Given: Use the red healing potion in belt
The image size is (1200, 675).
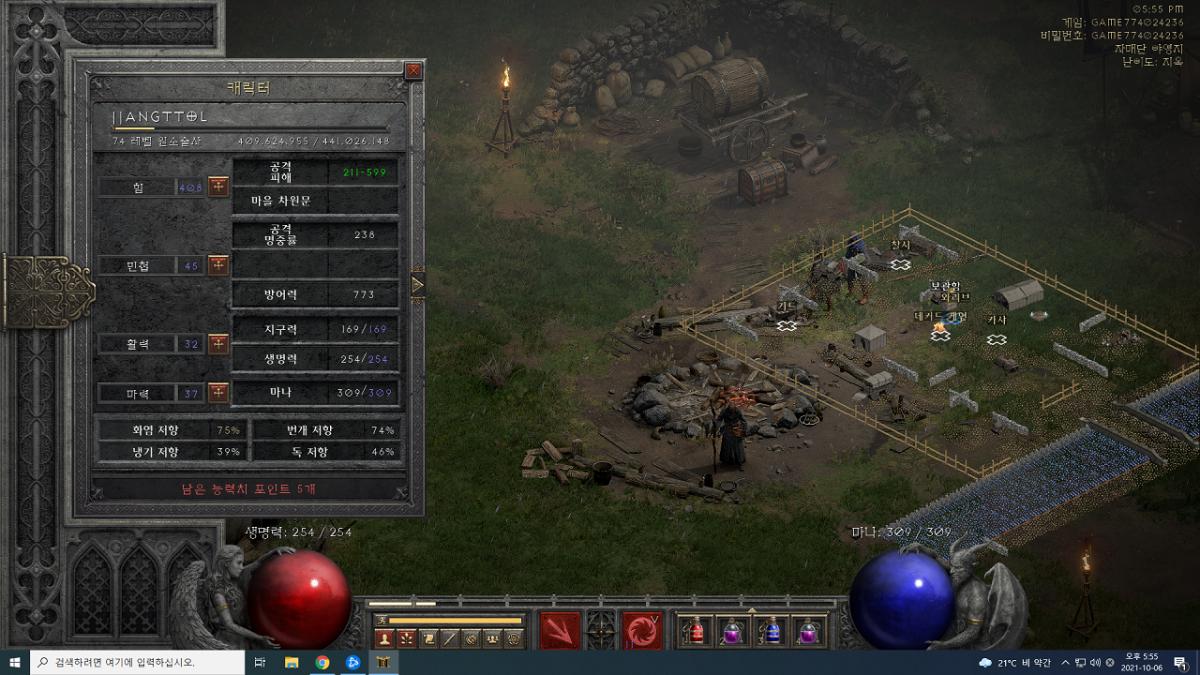Looking at the screenshot, I should point(695,631).
